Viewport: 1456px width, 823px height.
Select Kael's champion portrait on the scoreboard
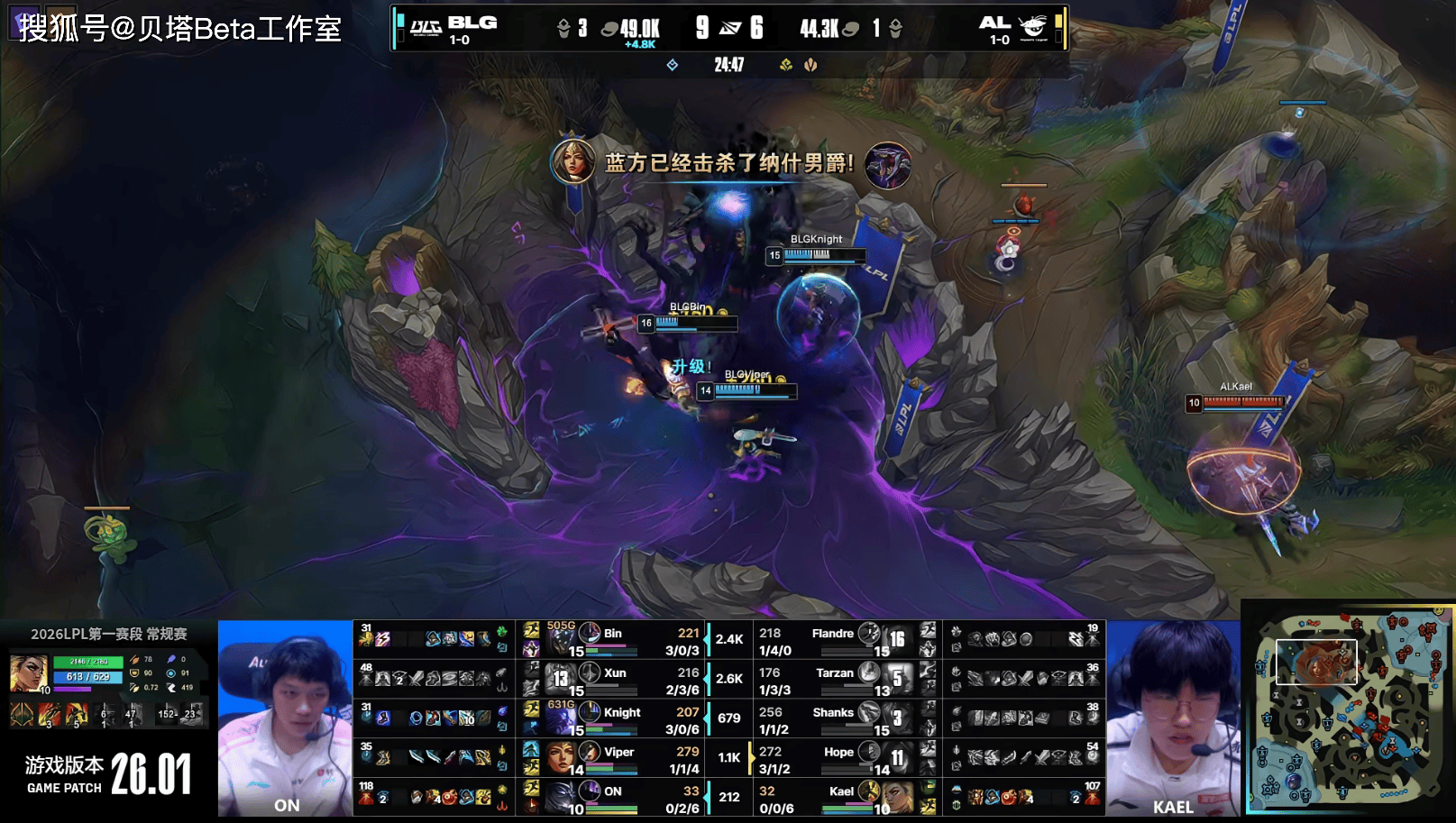point(898,799)
